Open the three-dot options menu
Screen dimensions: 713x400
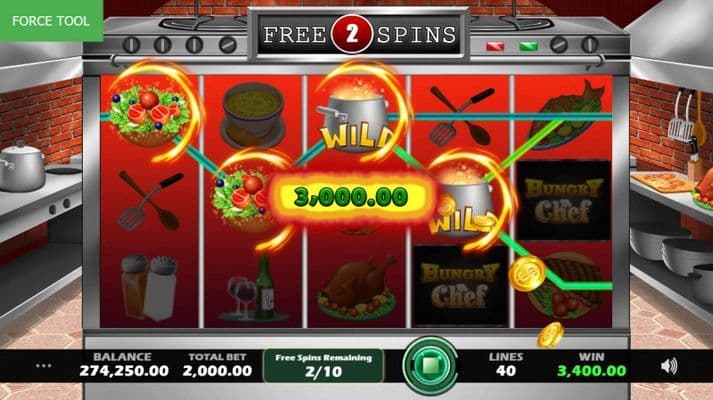coord(43,366)
